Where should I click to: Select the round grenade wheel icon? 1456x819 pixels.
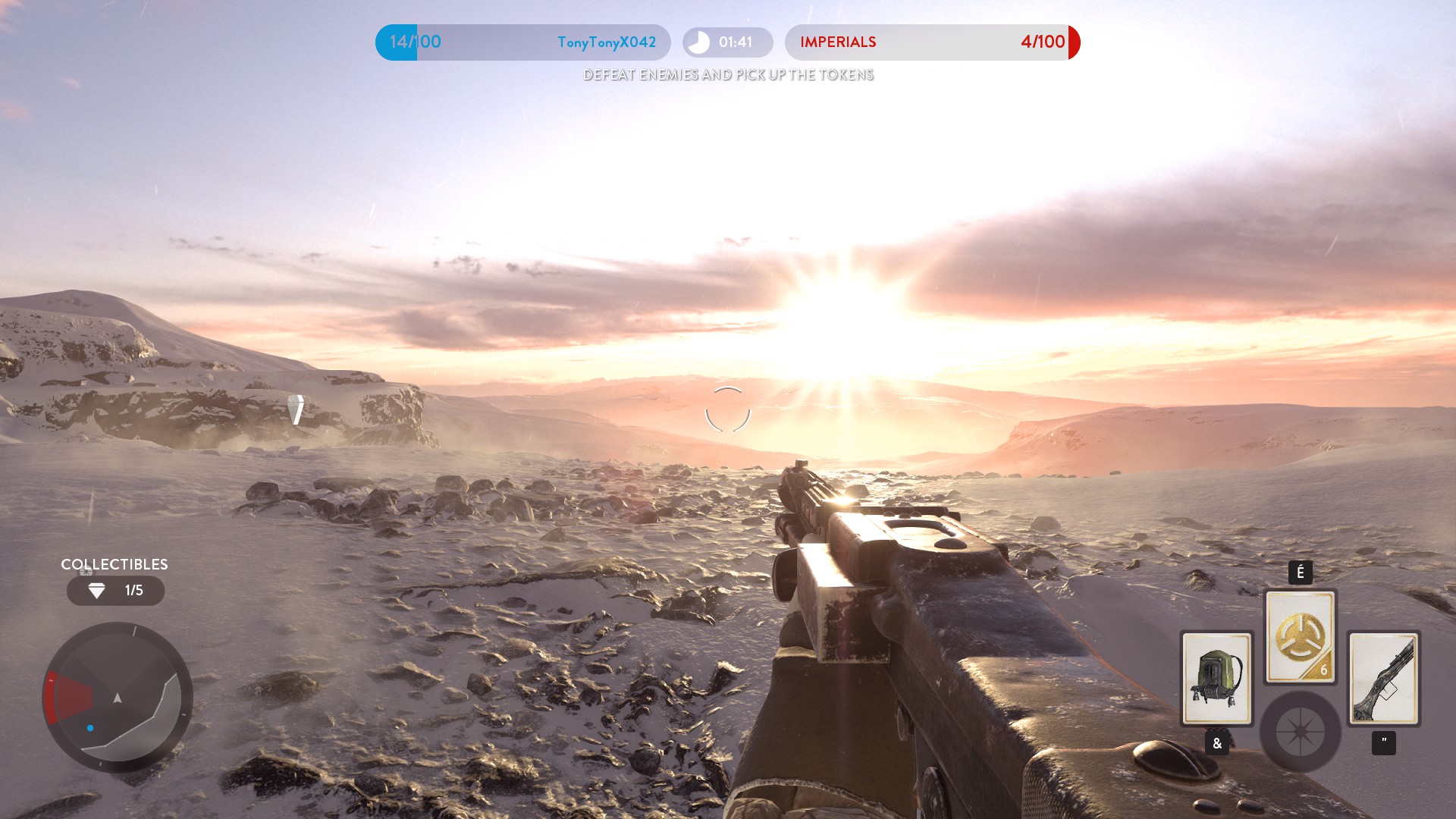tap(1300, 732)
